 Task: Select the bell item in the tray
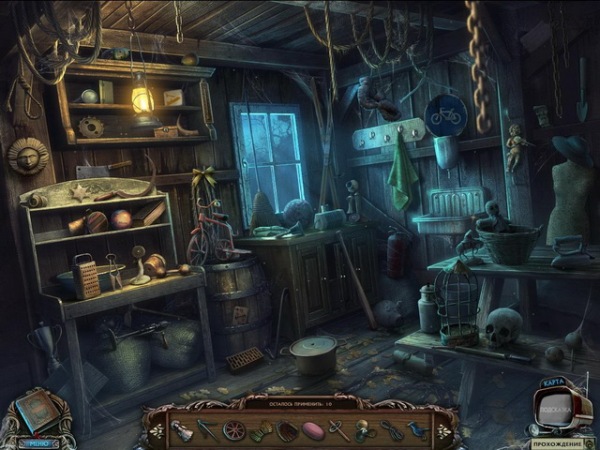183,430
